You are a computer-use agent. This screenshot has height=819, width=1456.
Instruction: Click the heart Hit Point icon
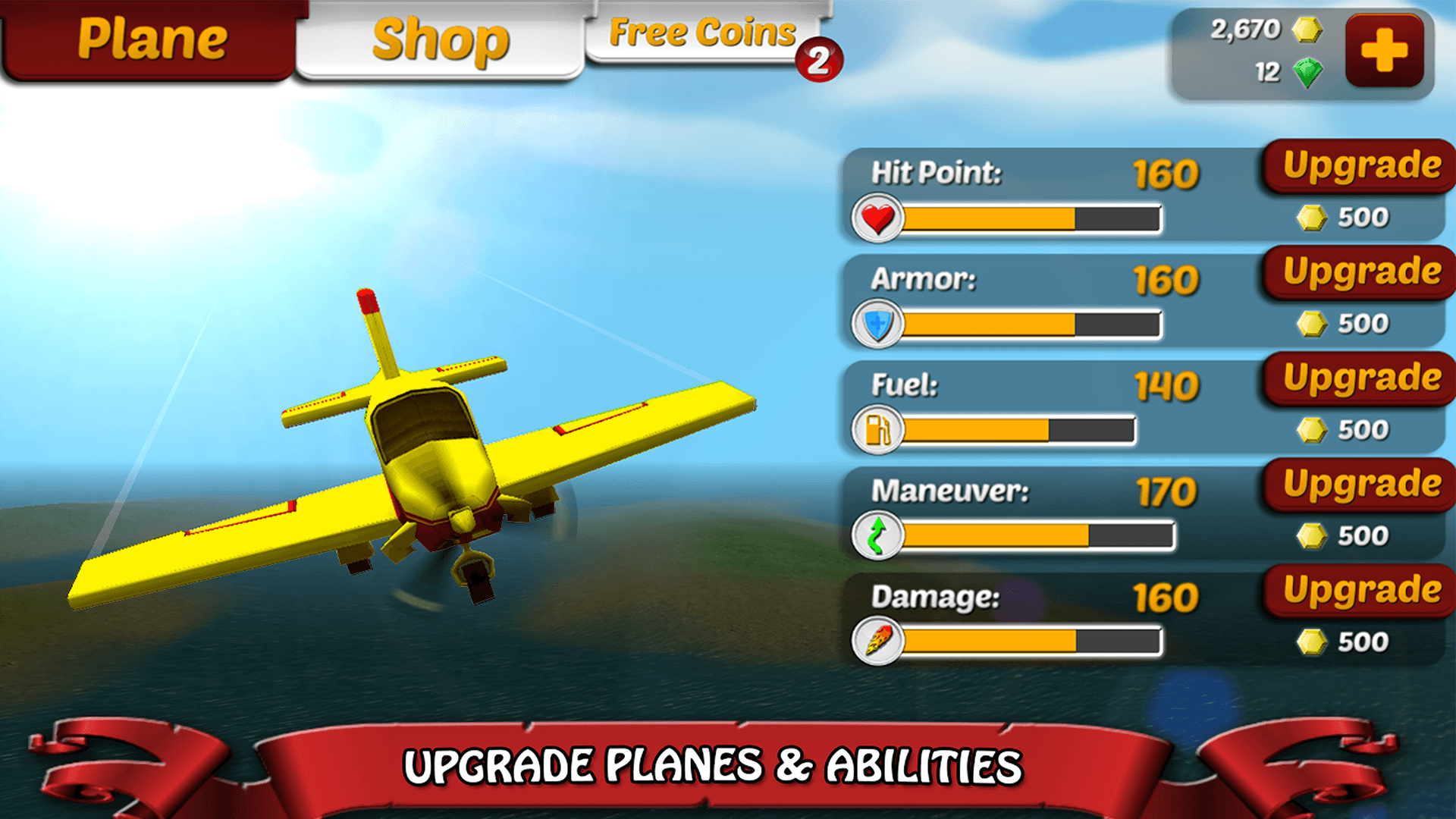point(877,218)
